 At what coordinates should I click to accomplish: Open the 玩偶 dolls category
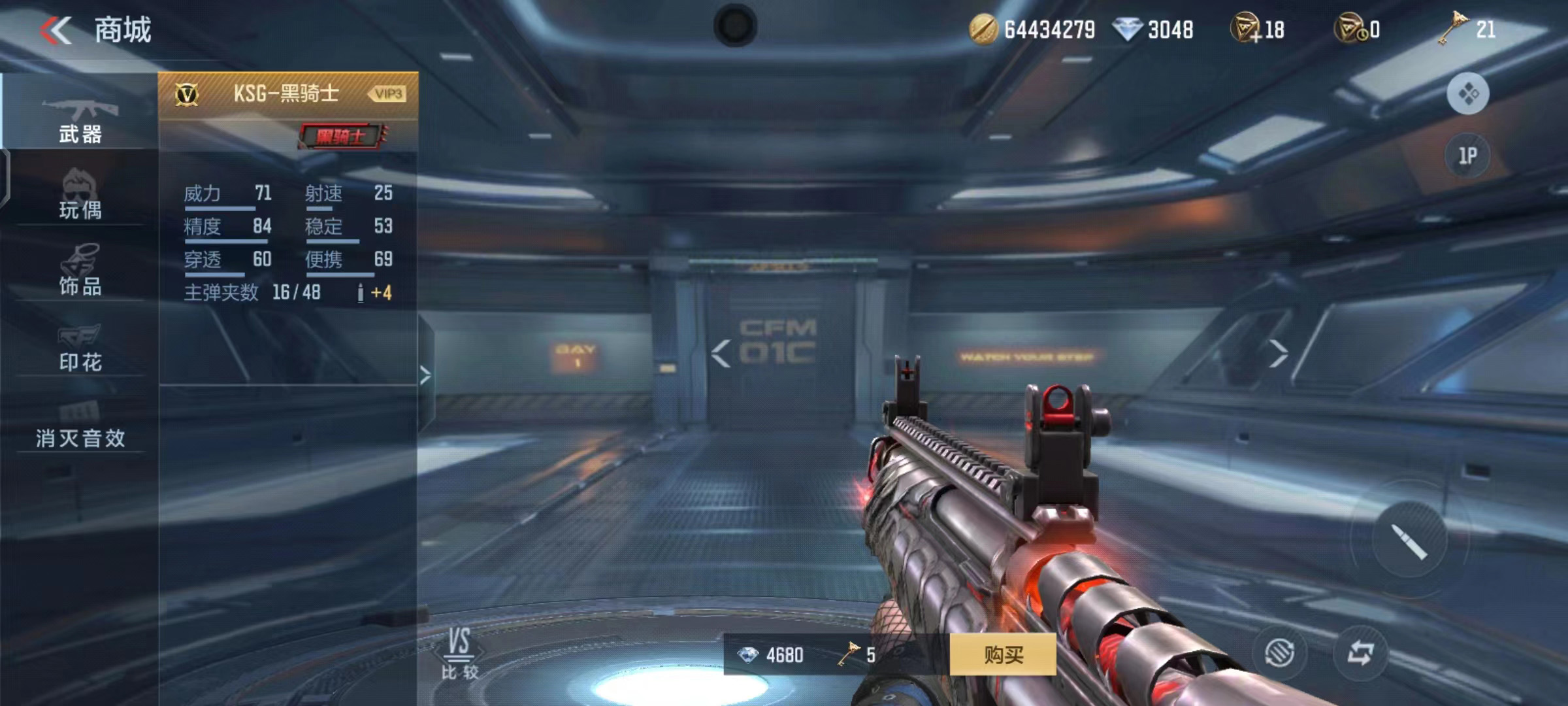click(x=80, y=196)
